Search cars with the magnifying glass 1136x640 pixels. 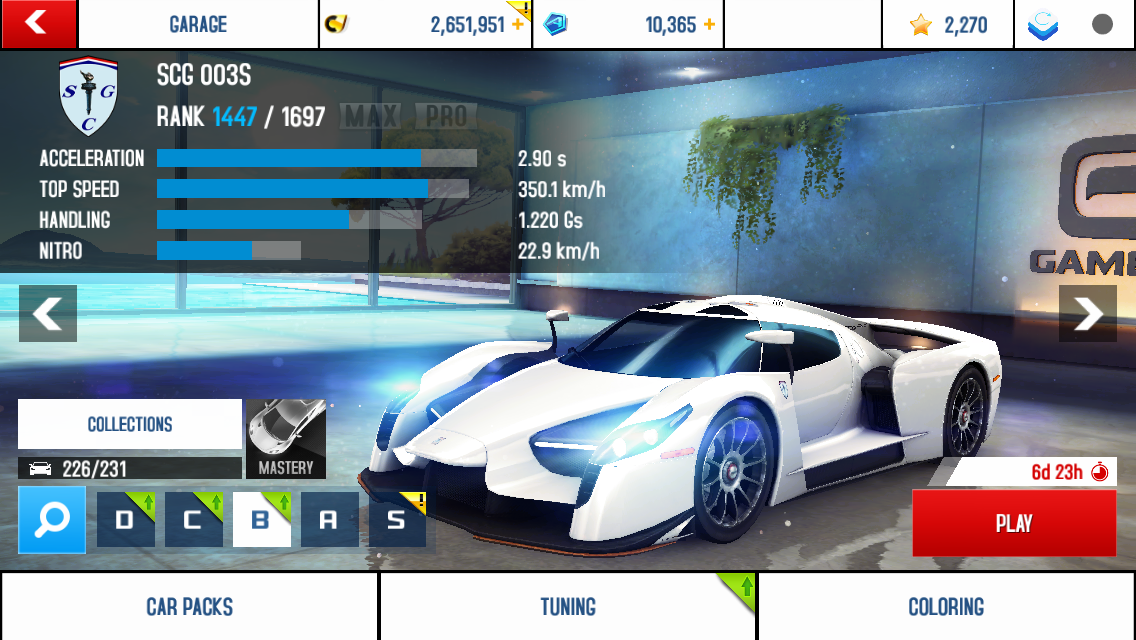[x=52, y=519]
